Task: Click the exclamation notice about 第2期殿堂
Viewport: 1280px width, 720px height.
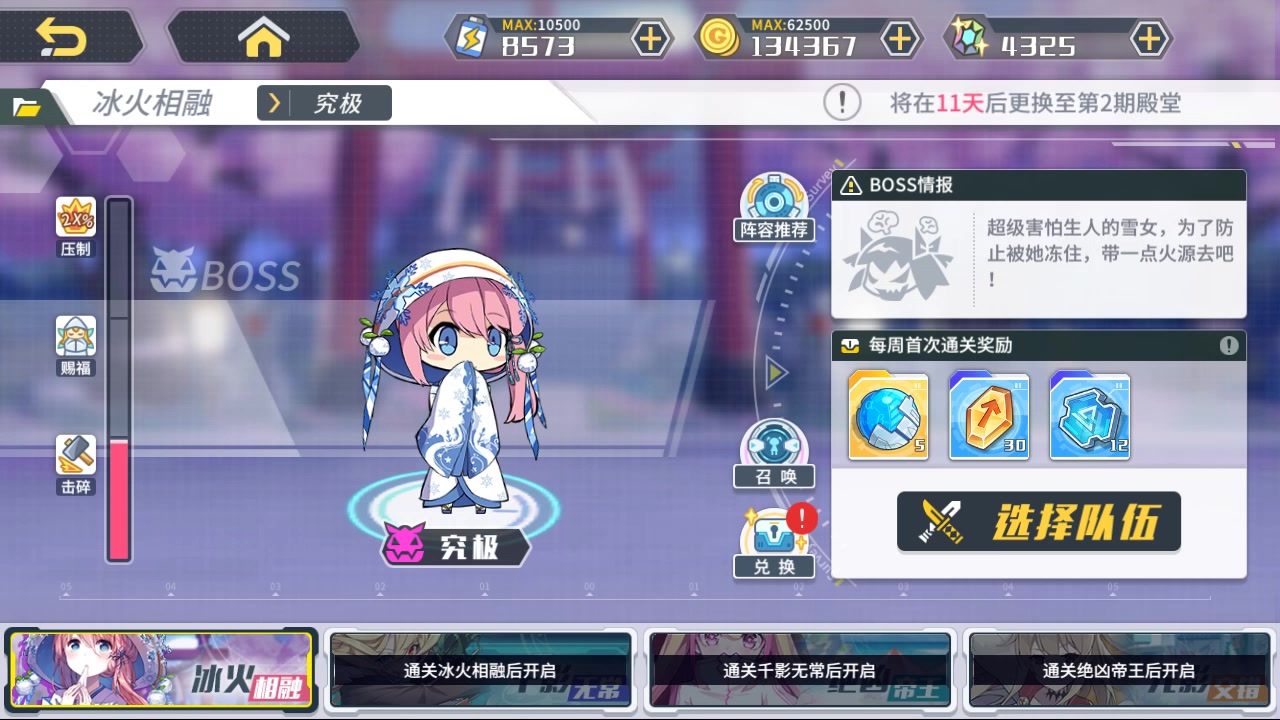Action: pos(841,103)
